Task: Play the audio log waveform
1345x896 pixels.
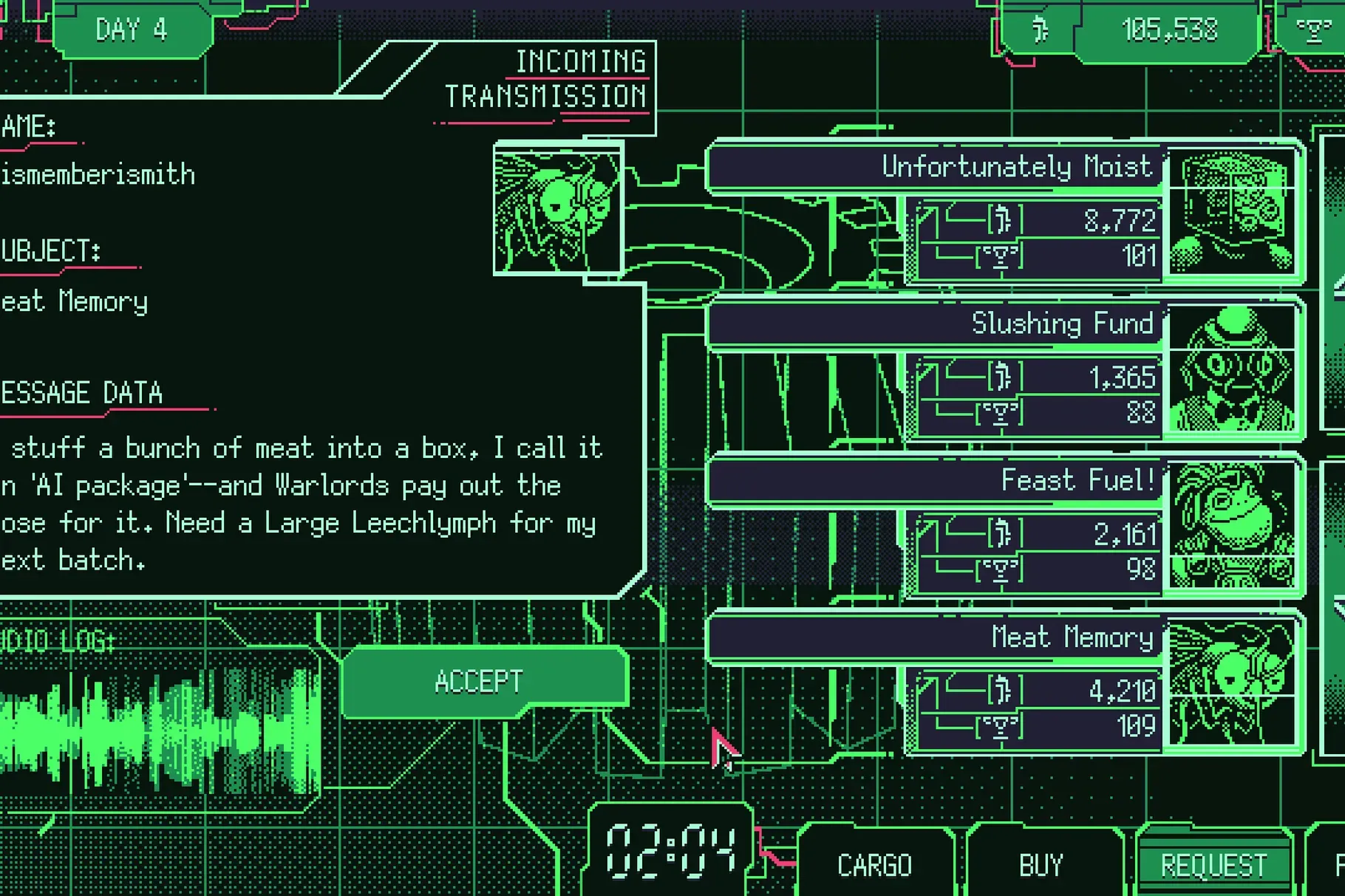Action: 159,730
